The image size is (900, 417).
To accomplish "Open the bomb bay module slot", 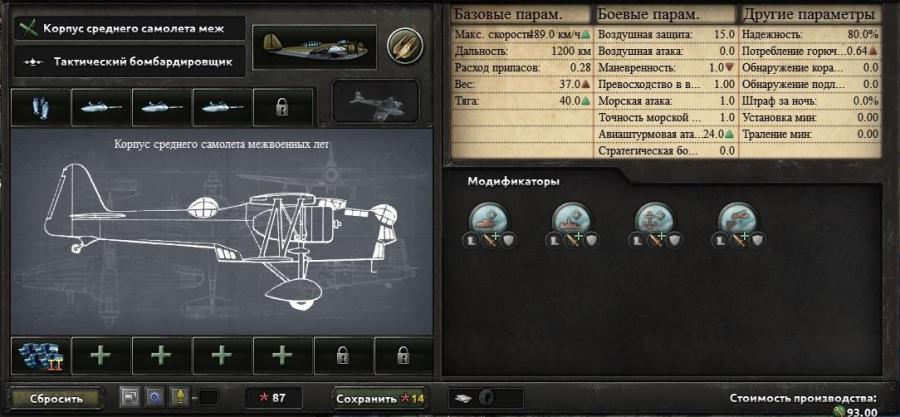I will tap(40, 105).
